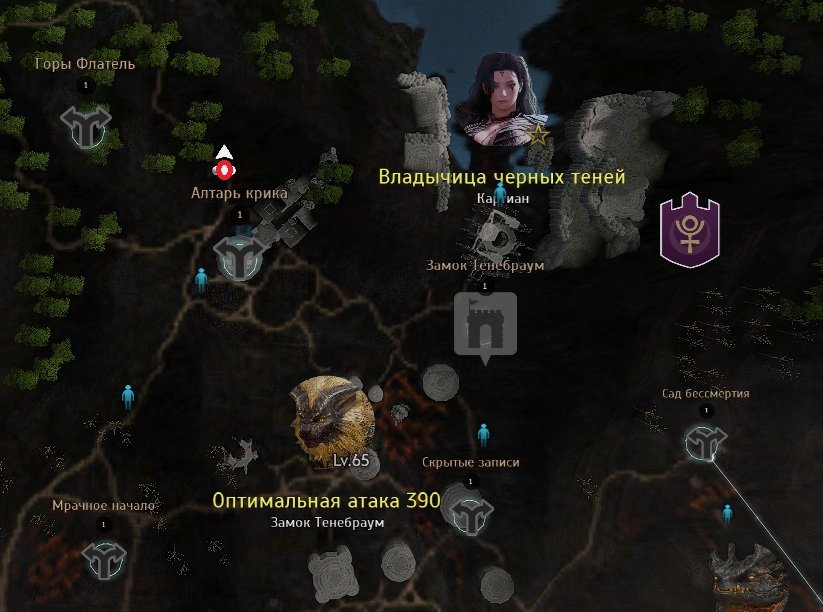Open the Владычица черных теней boss portrait
Viewport: 823px width, 612px height.
[495, 101]
